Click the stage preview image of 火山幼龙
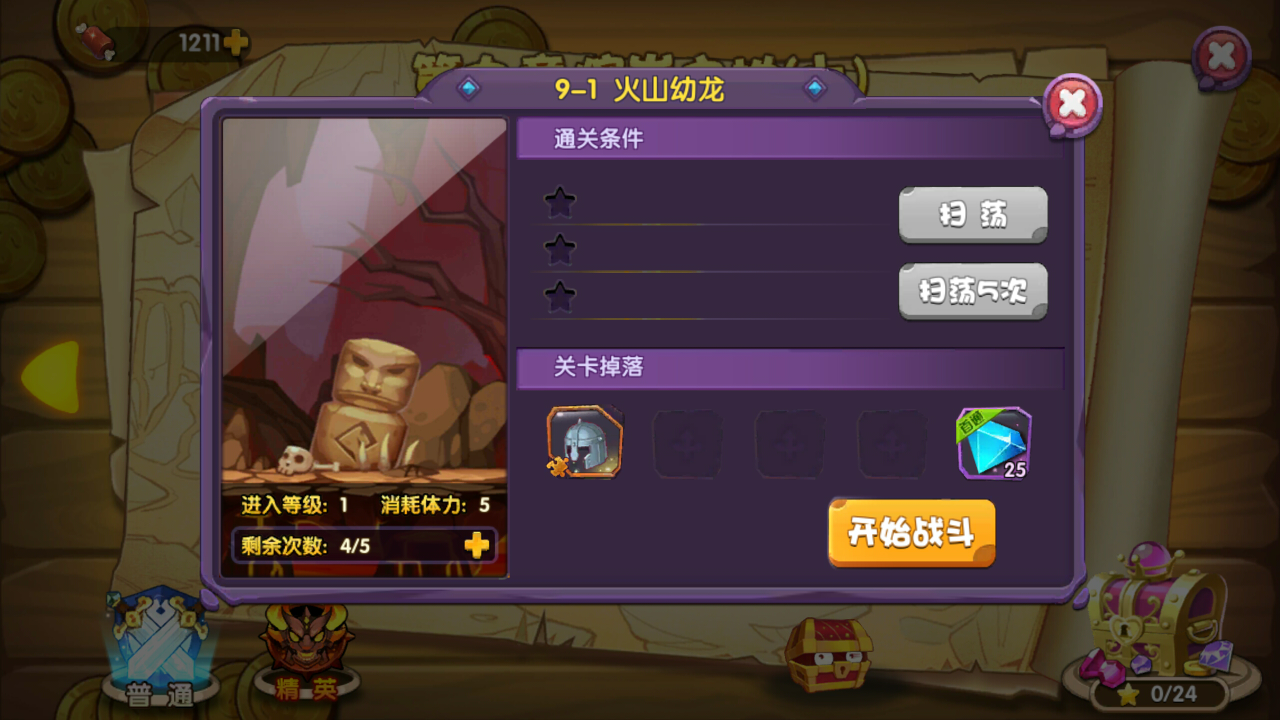1280x720 pixels. [364, 300]
